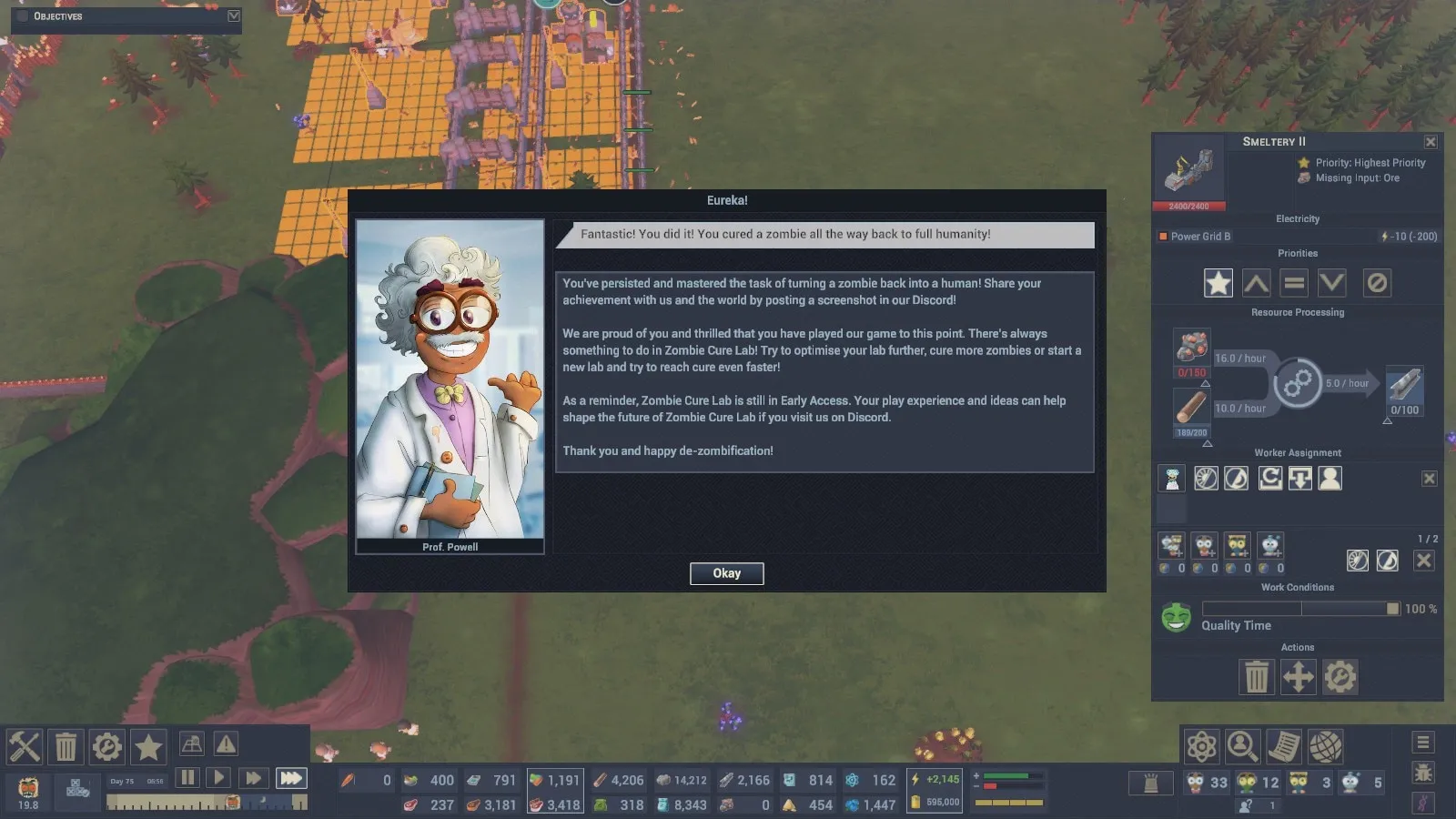Lower priority with the down arrow

pyautogui.click(x=1332, y=283)
